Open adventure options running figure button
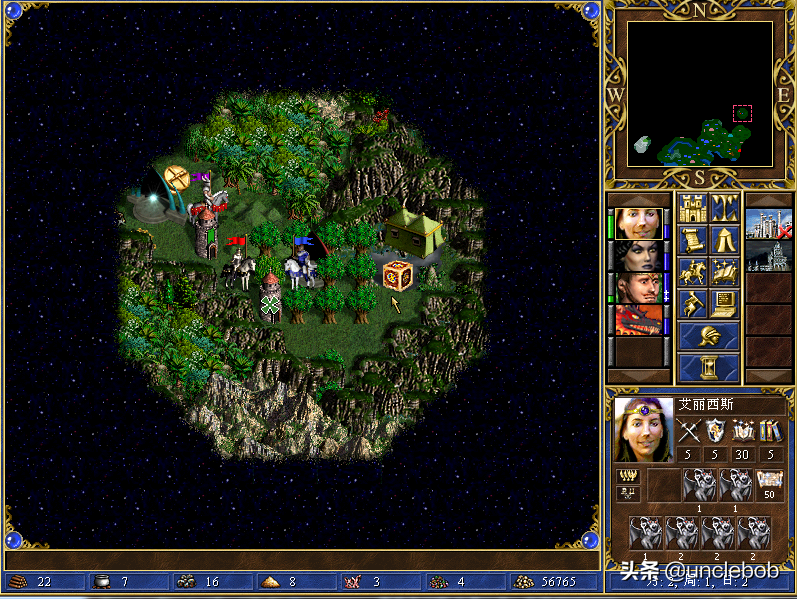797x599 pixels. (692, 302)
